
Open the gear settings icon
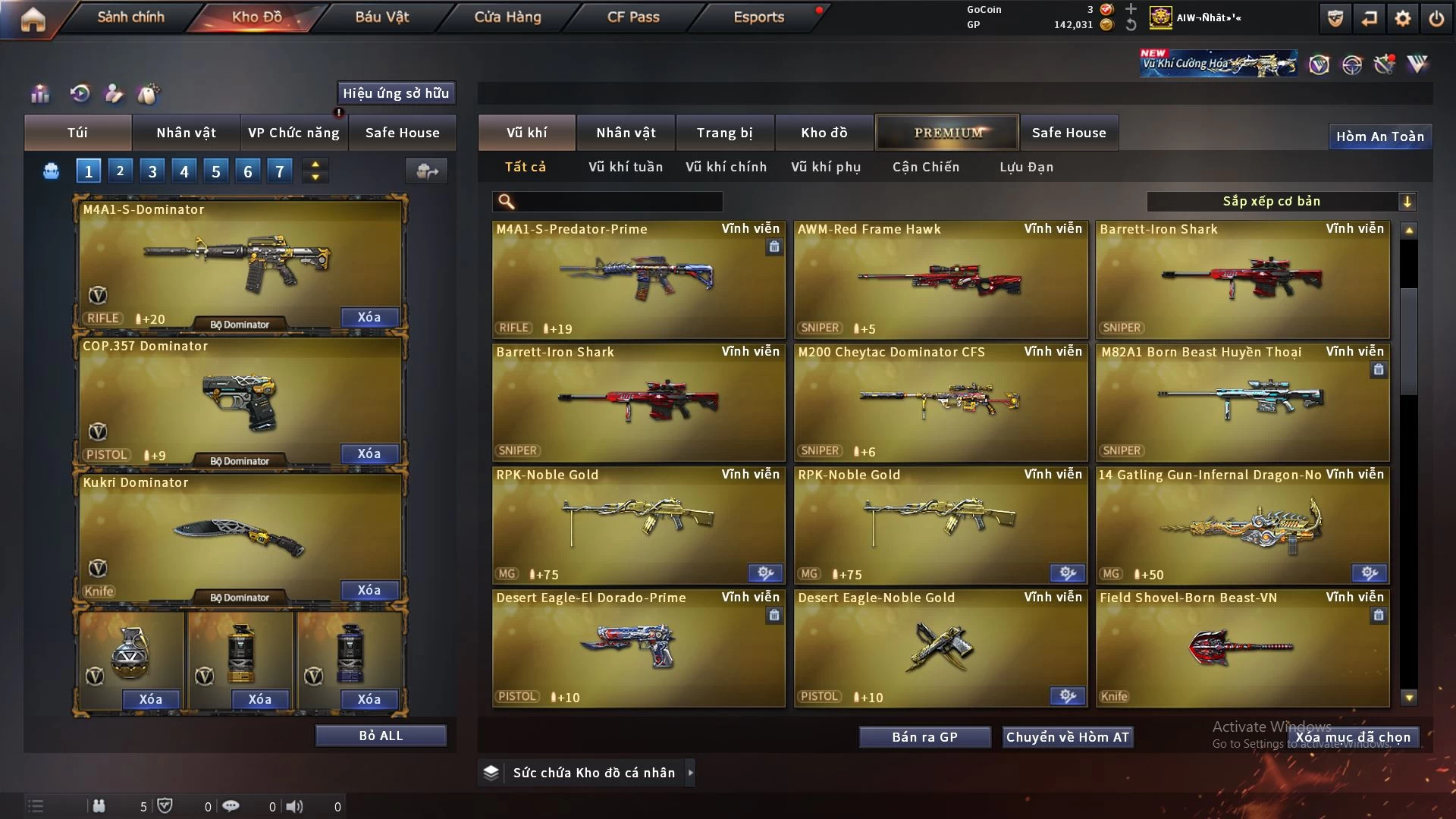tap(1402, 18)
